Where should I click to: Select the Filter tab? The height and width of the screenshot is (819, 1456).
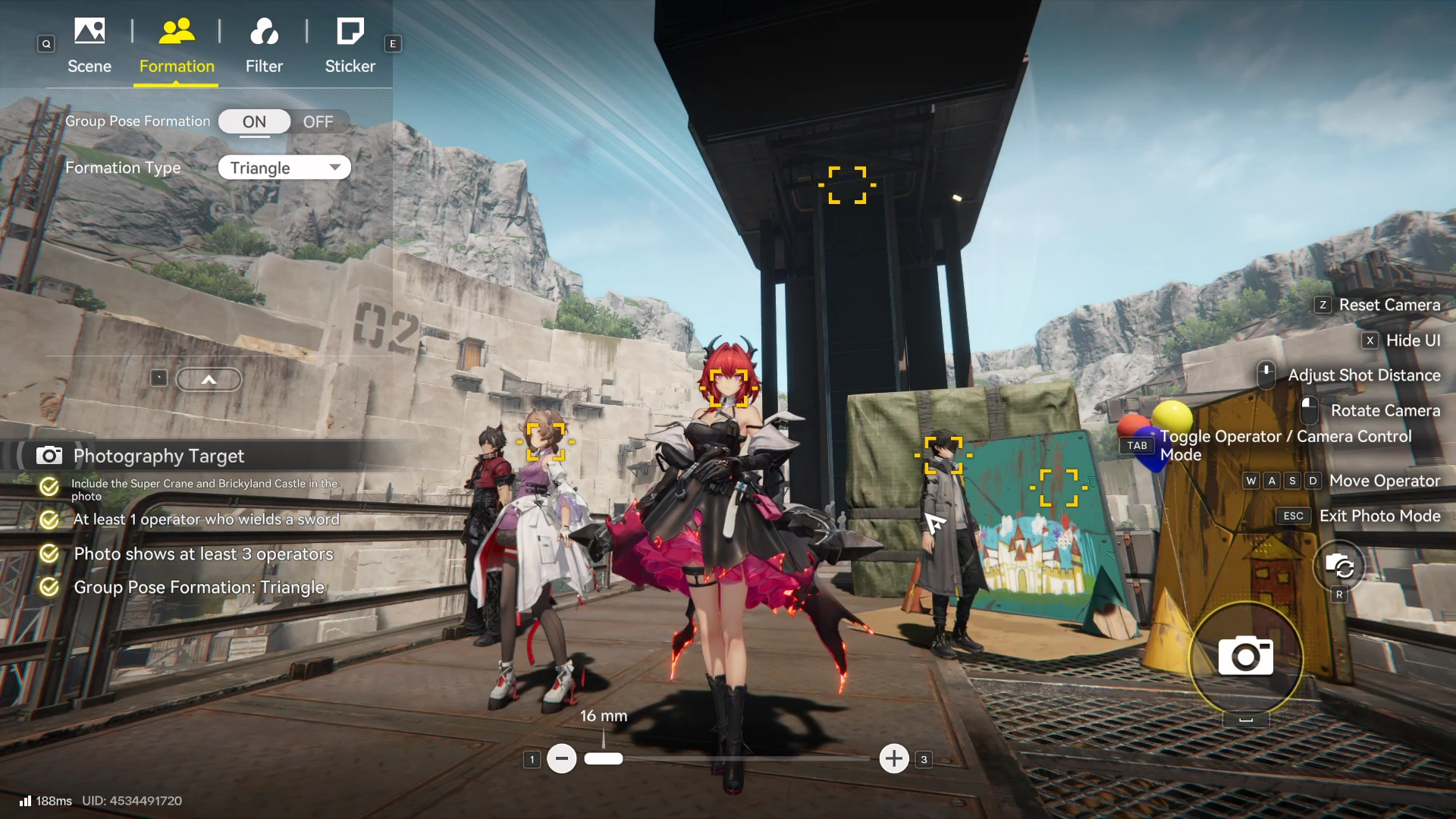(264, 45)
